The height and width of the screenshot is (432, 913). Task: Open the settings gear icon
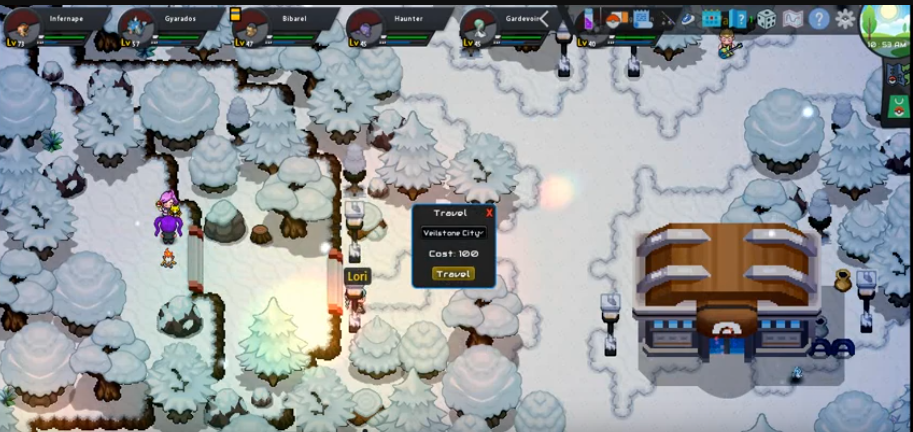[x=845, y=19]
